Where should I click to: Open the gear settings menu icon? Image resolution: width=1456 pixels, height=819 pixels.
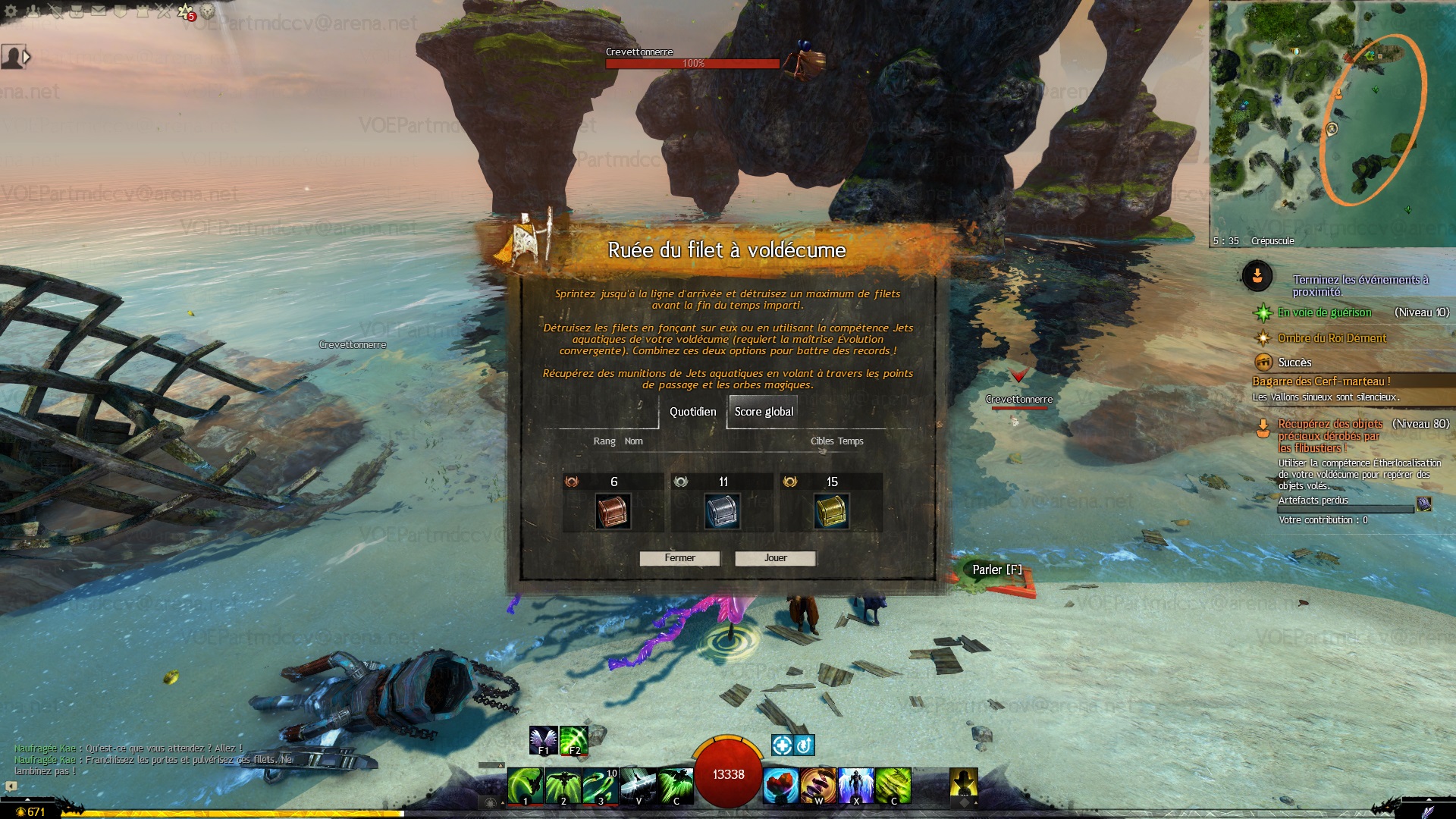pyautogui.click(x=12, y=11)
